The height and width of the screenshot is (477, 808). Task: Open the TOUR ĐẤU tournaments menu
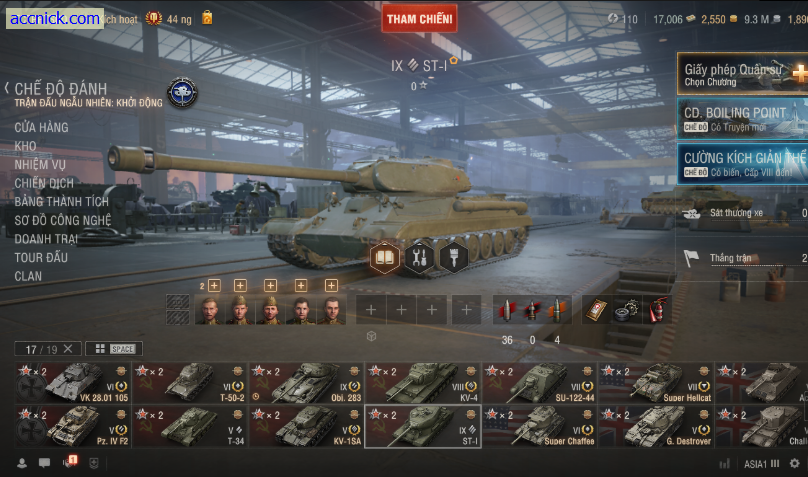click(41, 257)
